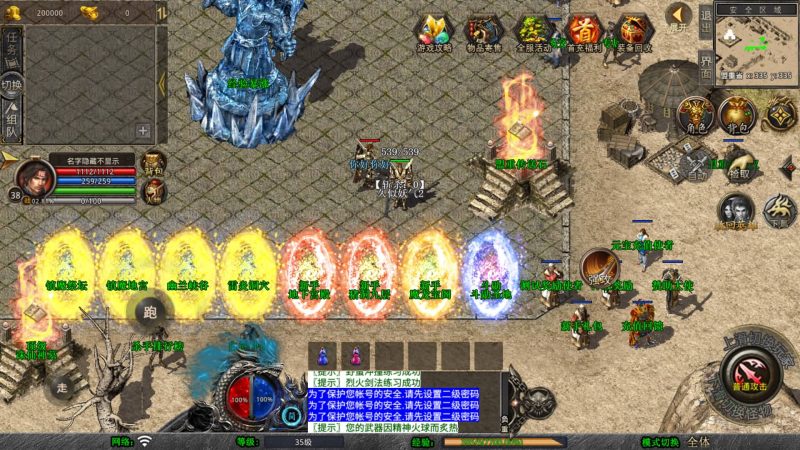This screenshot has height=450, width=800.
Task: Open the 游戏攻略 game guide icon
Action: point(434,31)
